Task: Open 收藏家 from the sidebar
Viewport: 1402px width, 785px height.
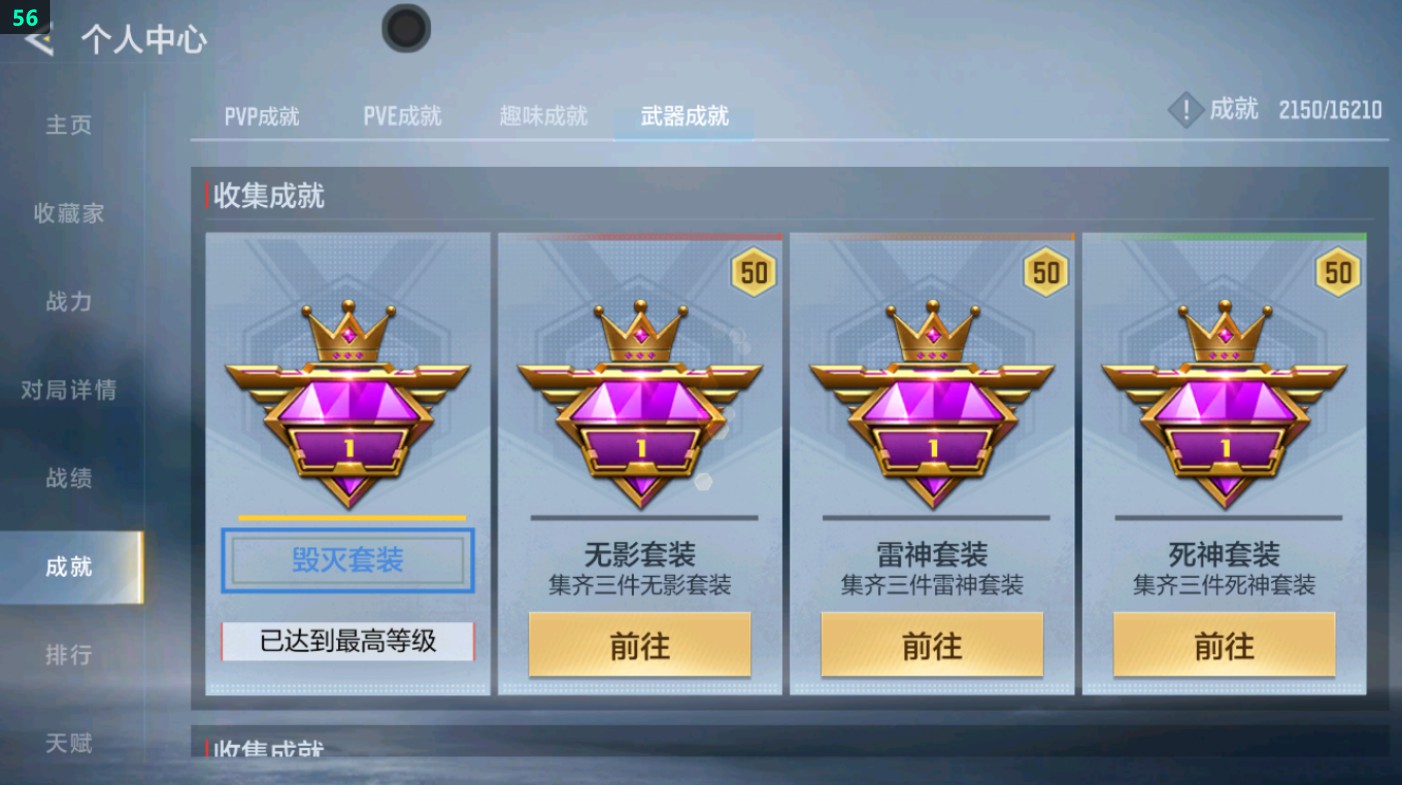Action: pyautogui.click(x=70, y=214)
